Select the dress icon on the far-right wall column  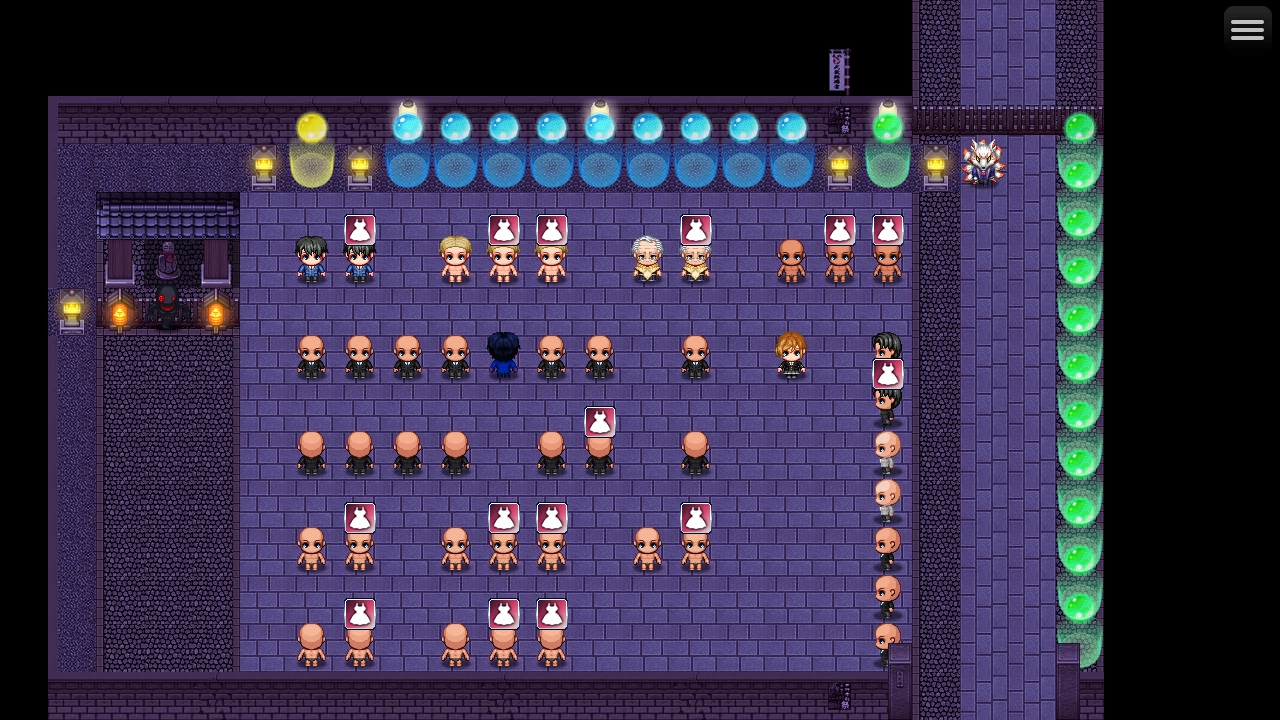888,373
